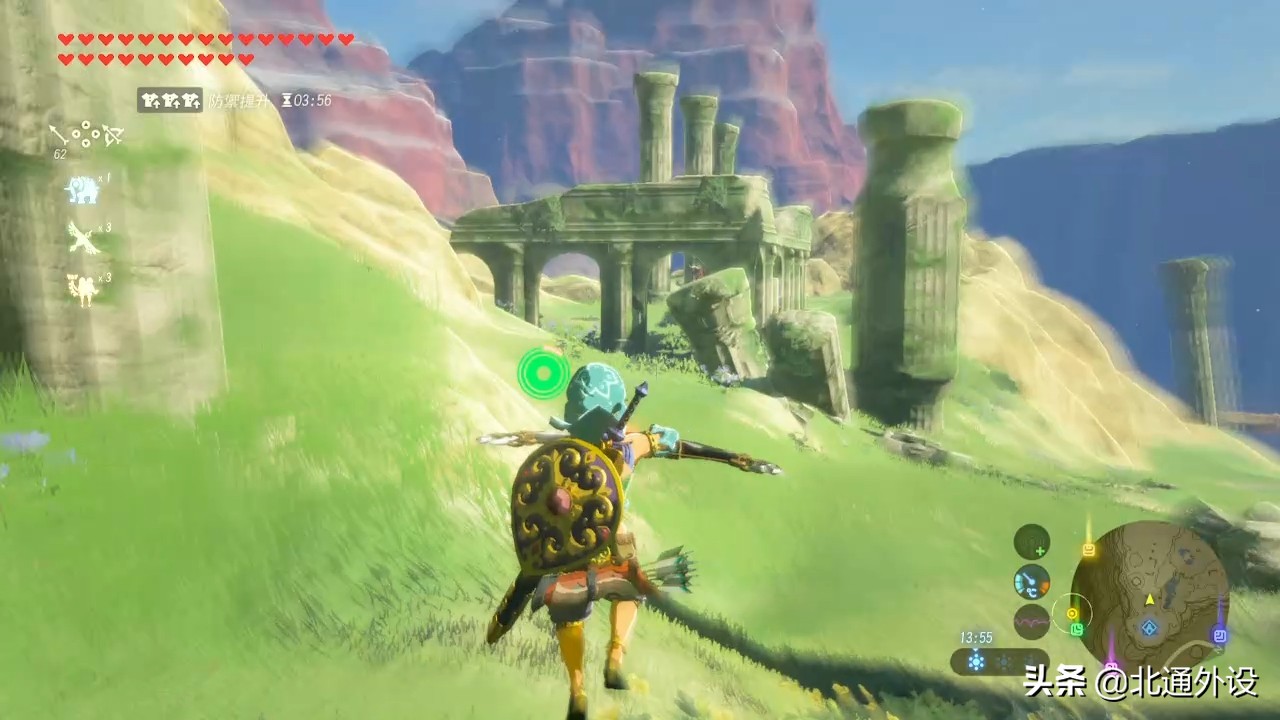
Task: Click the yellow player arrow on minimap
Action: coord(1150,599)
